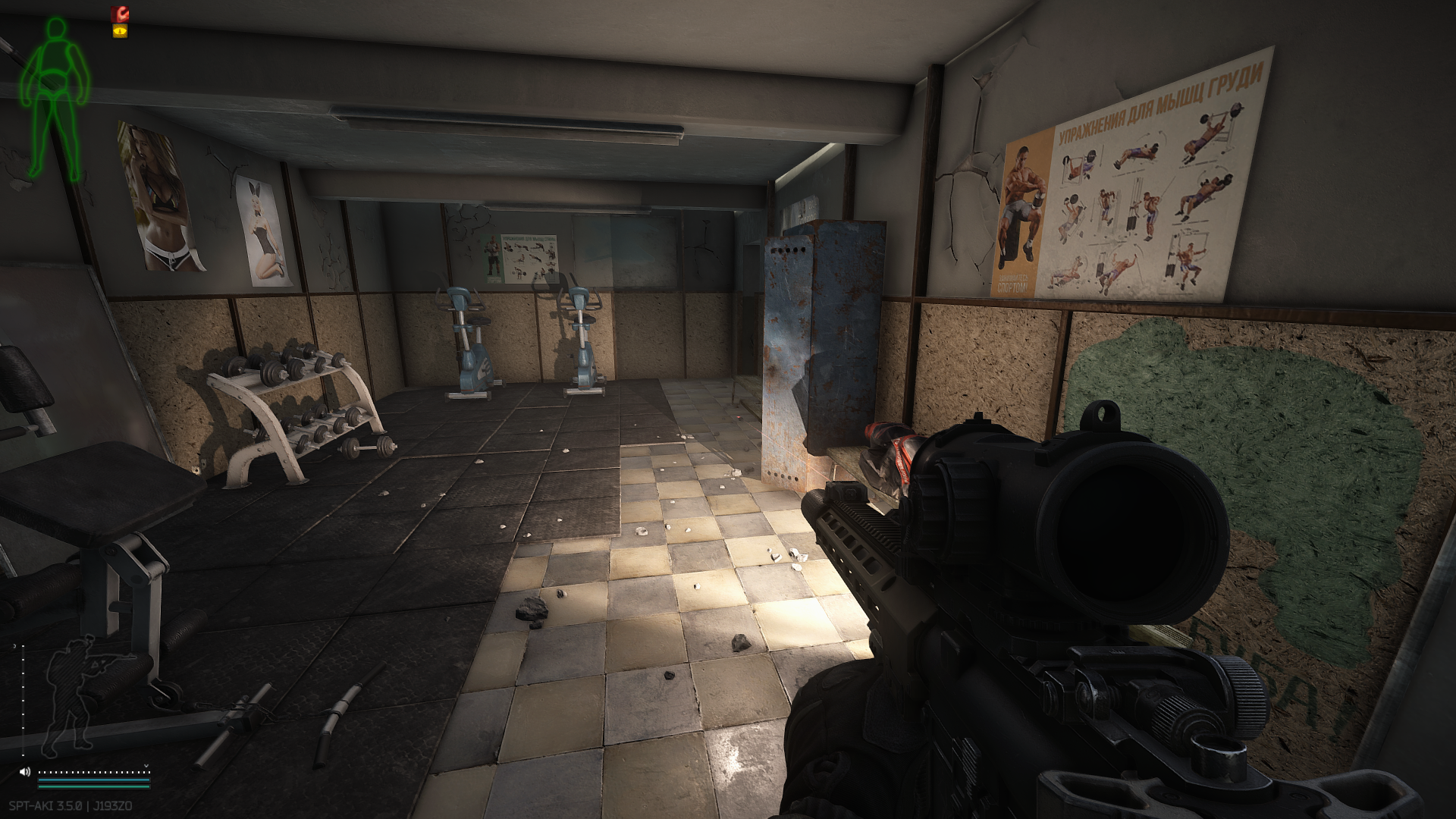Image resolution: width=1456 pixels, height=819 pixels.
Task: Click the green body health silhouette
Action: 54,99
